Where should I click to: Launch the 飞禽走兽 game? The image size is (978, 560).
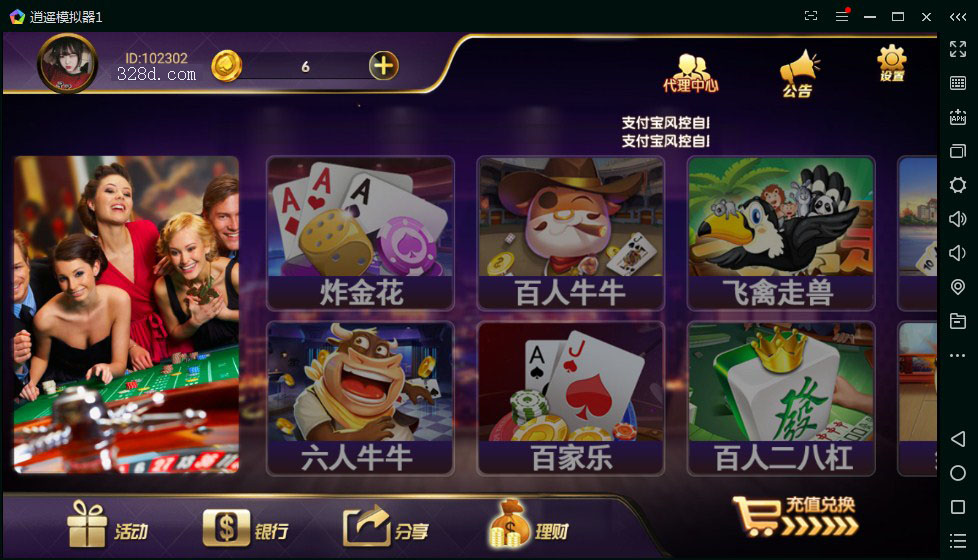[x=780, y=232]
